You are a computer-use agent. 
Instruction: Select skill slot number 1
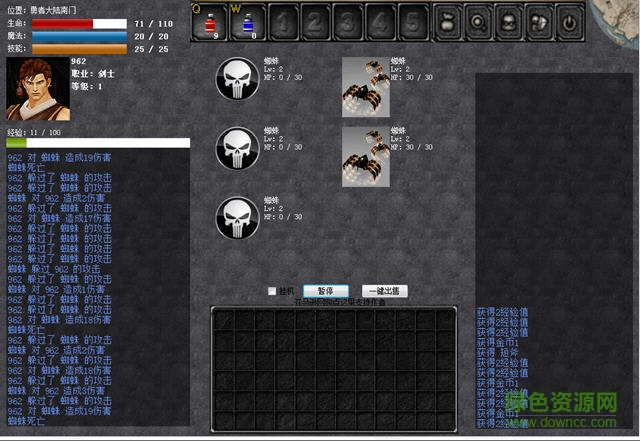(x=282, y=22)
